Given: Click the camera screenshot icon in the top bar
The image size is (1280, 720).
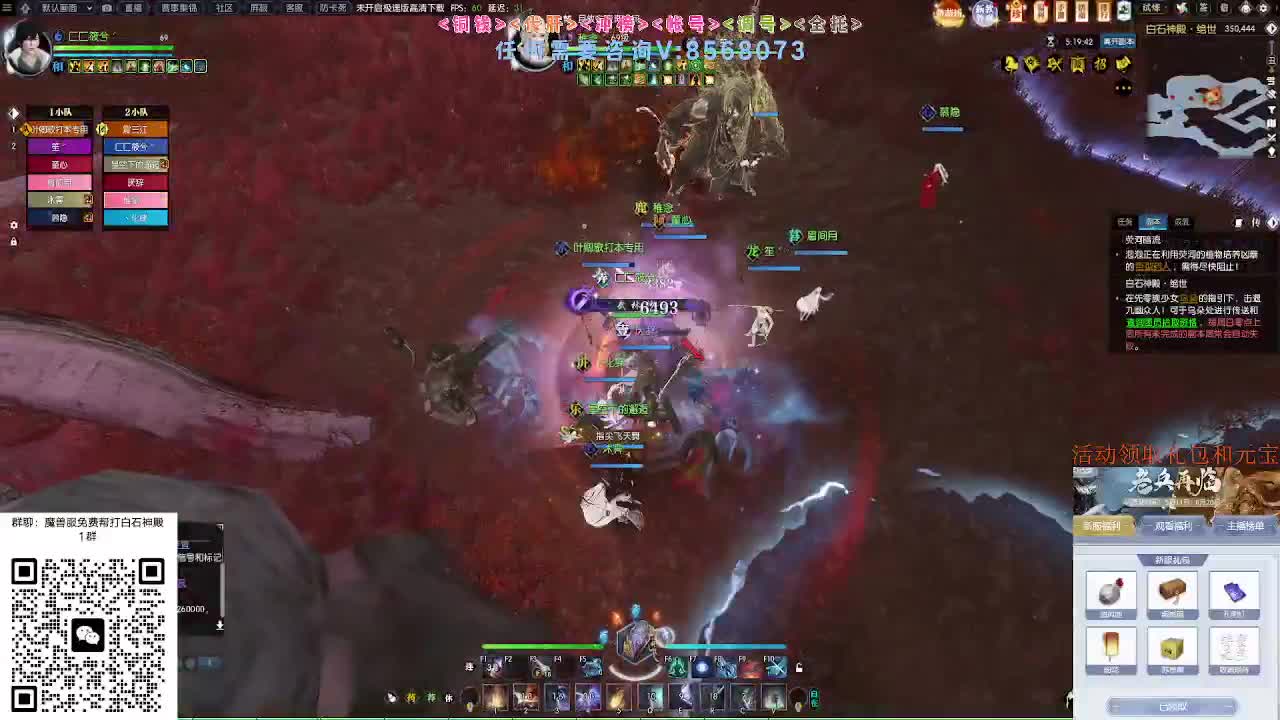Looking at the screenshot, I should [106, 8].
